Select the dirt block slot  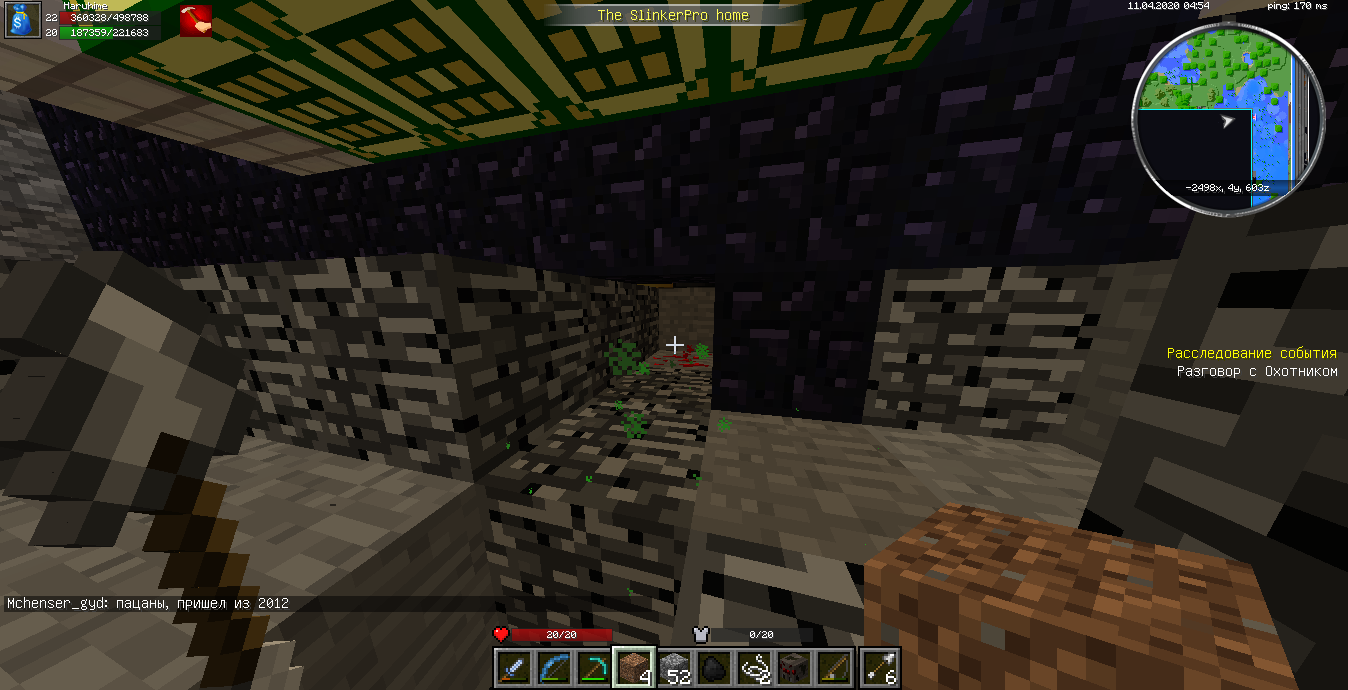(634, 667)
